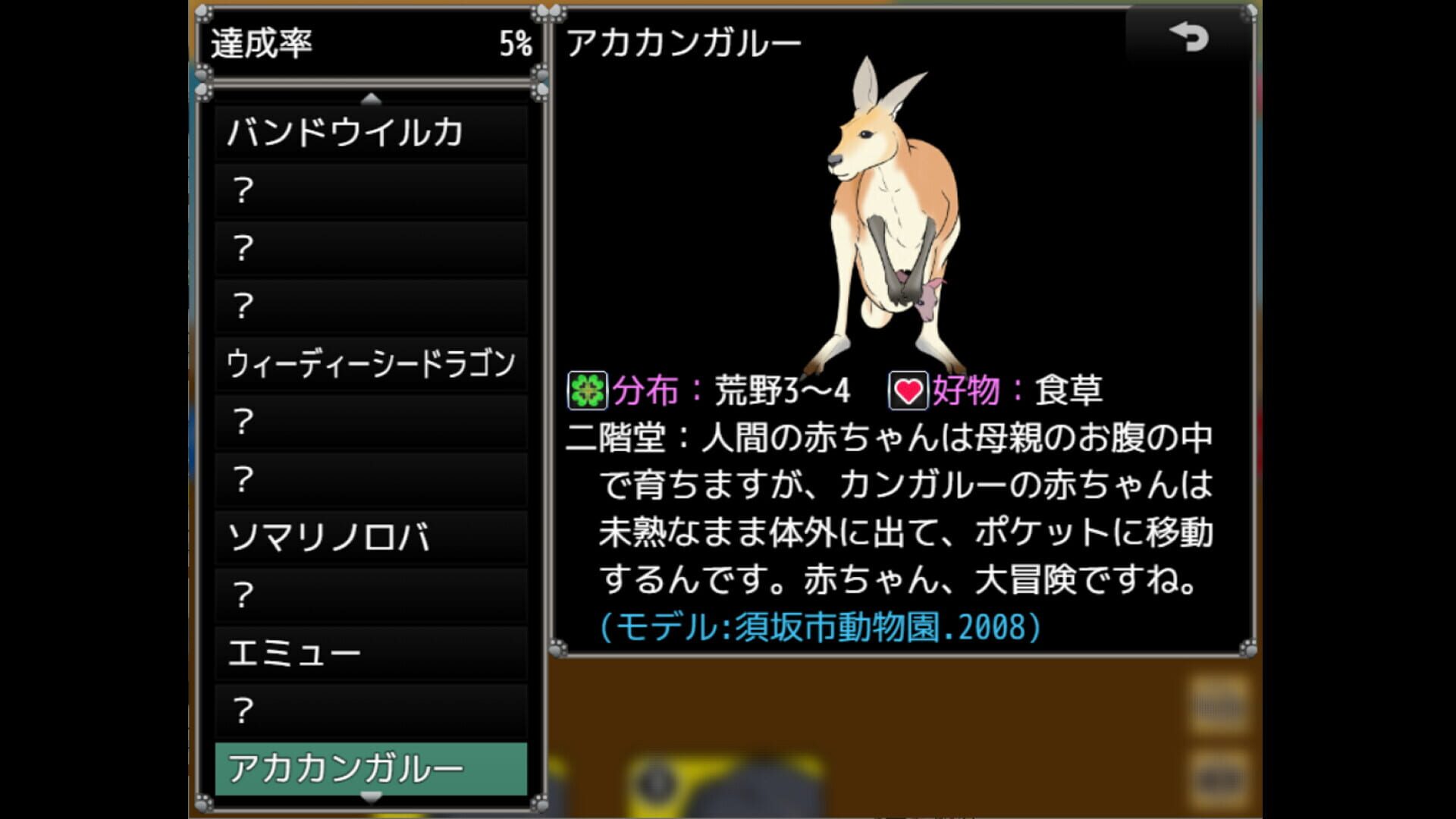Screen dimensions: 1456x819
Task: Select ウィーディーシードラゴン from the list
Action: tap(372, 364)
